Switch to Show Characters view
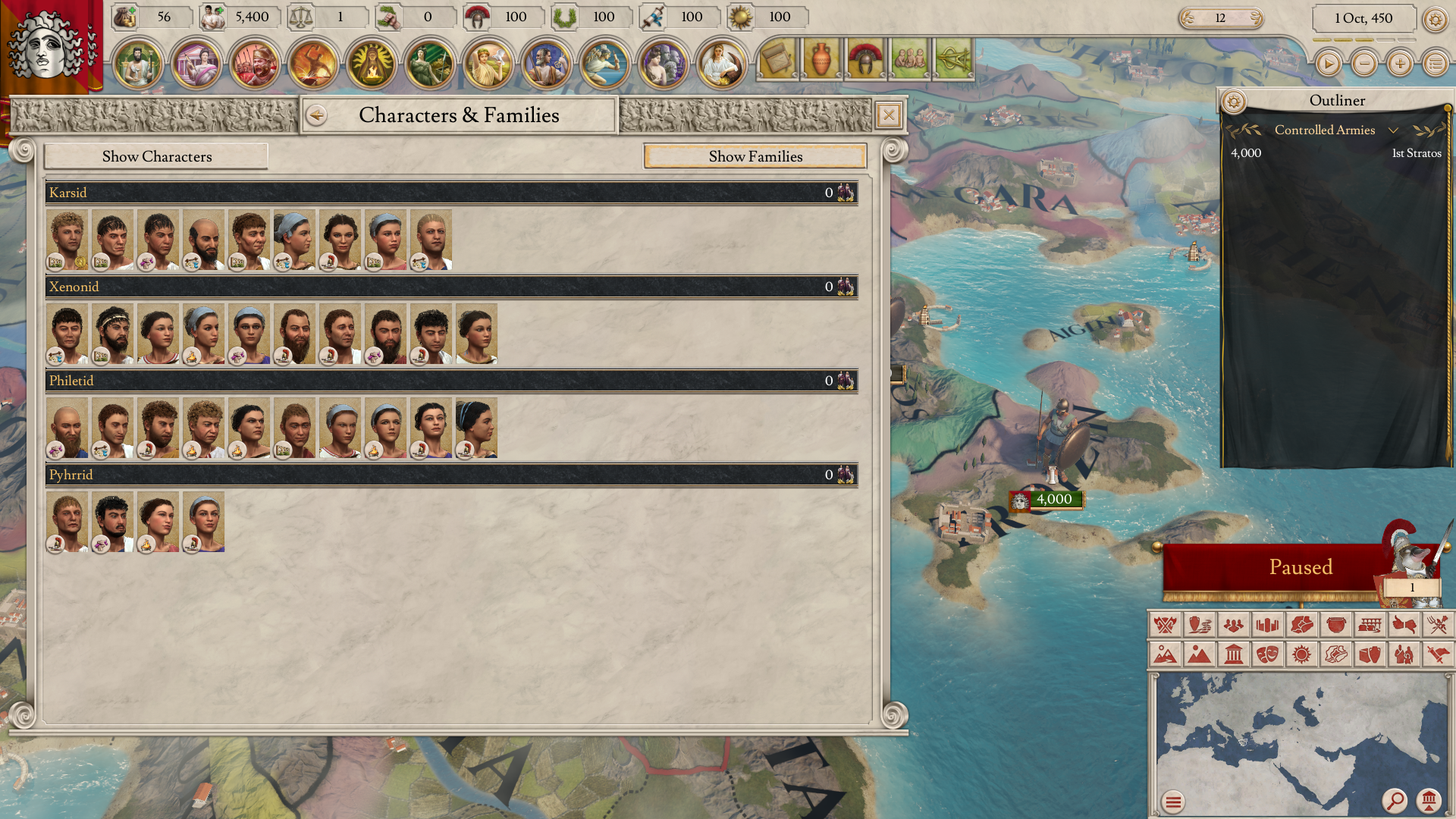The width and height of the screenshot is (1456, 819). click(x=156, y=156)
